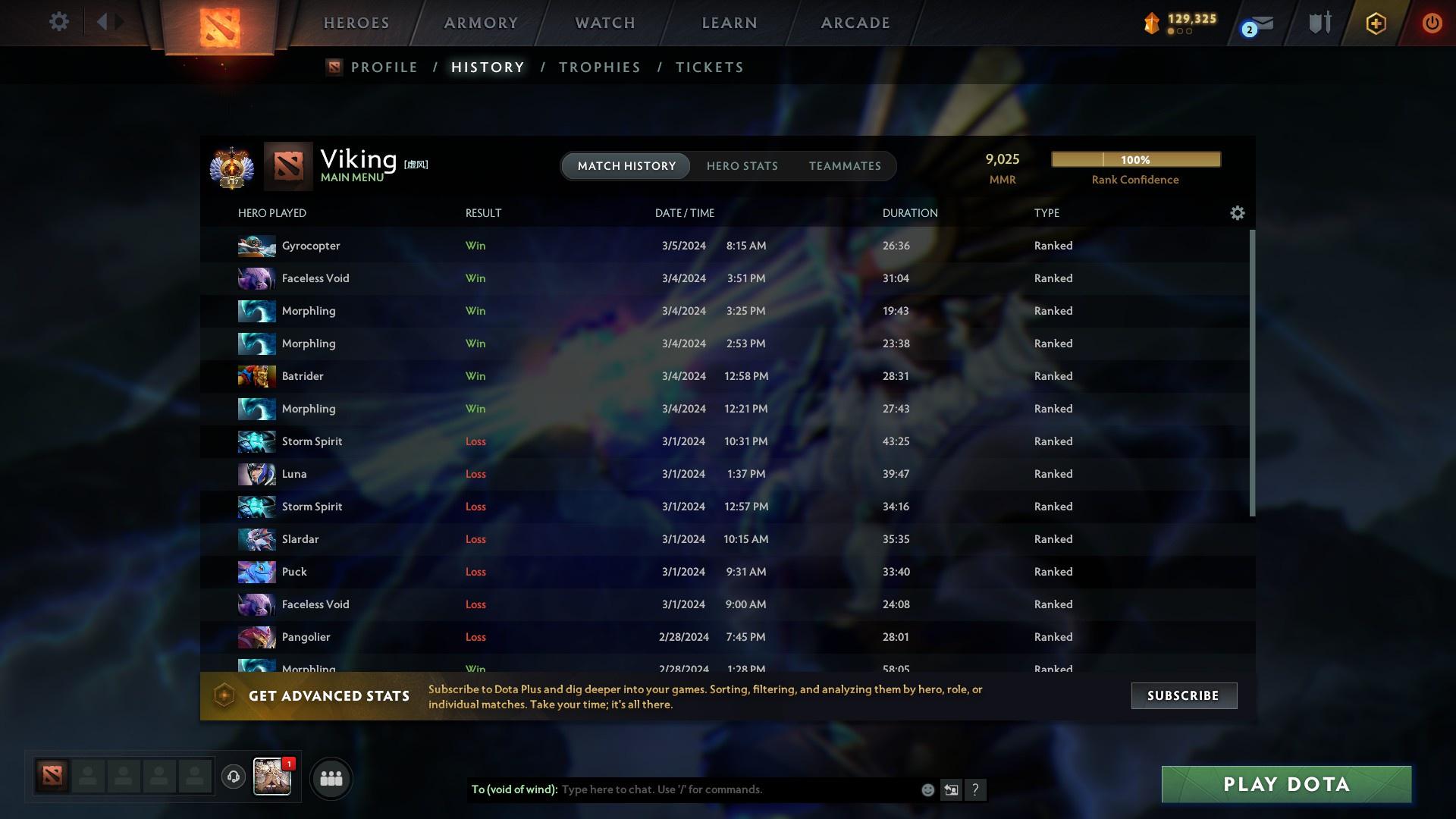The width and height of the screenshot is (1456, 819).
Task: Open the match history filter gear
Action: pos(1237,213)
